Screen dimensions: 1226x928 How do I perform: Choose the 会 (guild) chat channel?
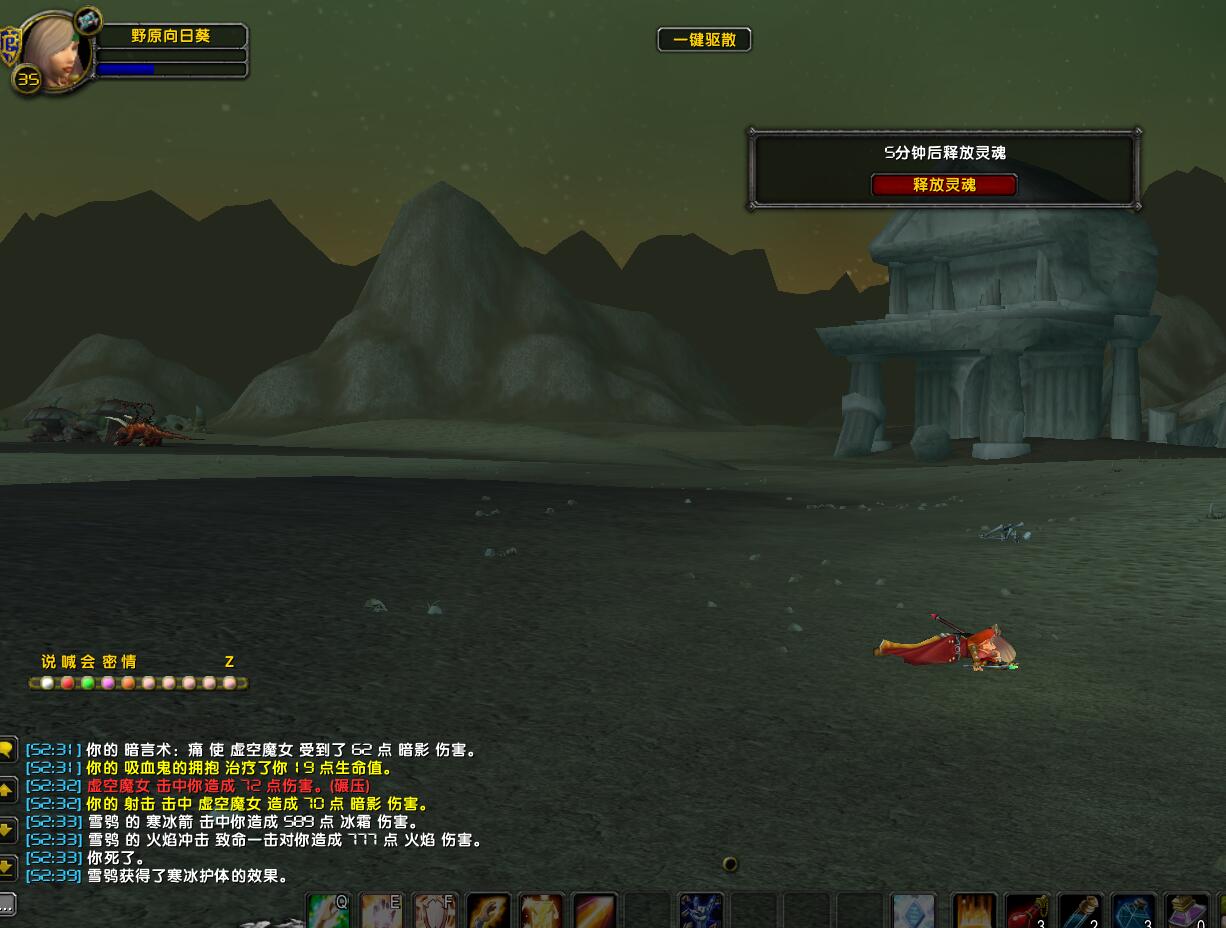click(x=88, y=662)
